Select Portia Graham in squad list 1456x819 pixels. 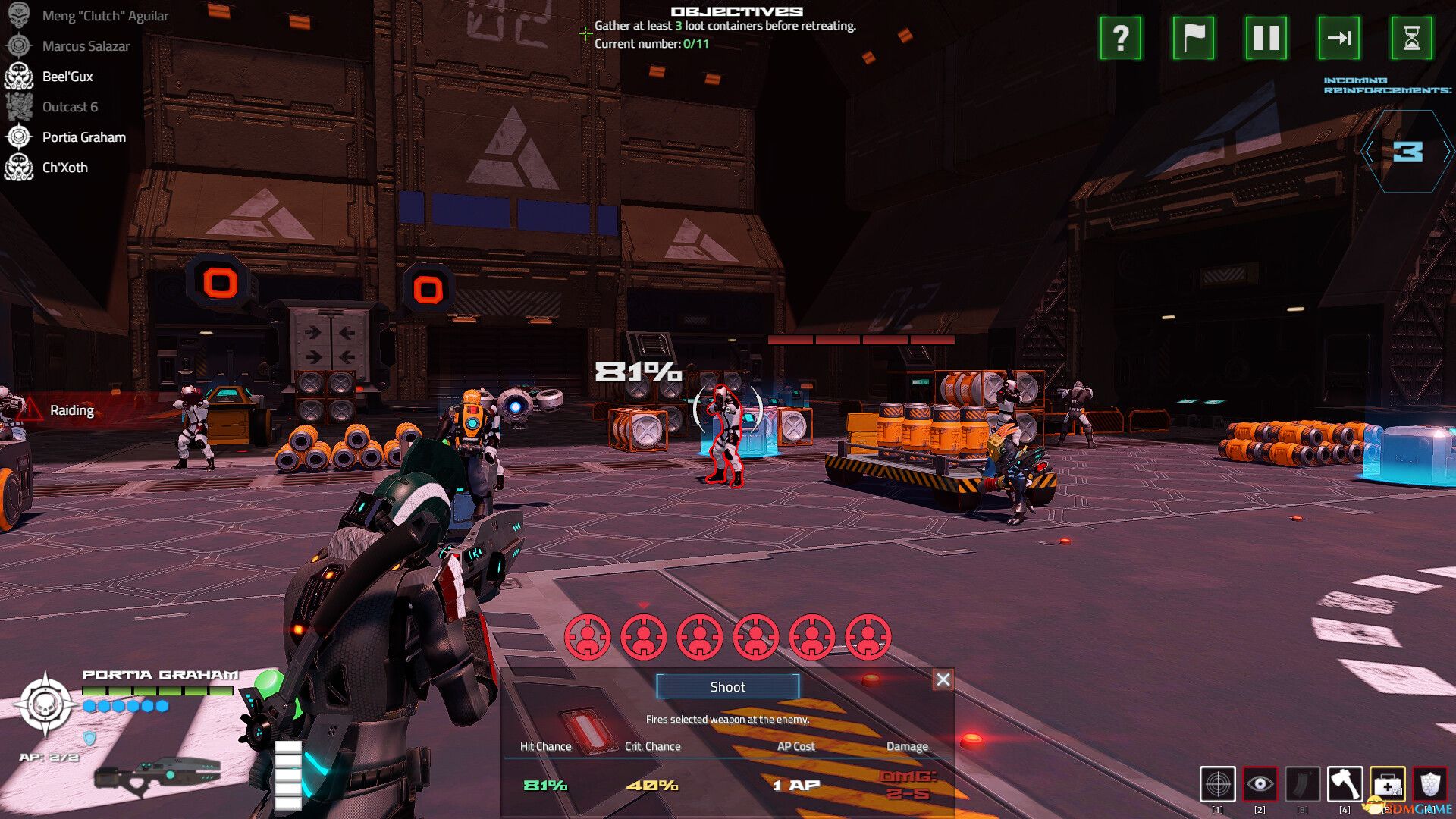(83, 137)
